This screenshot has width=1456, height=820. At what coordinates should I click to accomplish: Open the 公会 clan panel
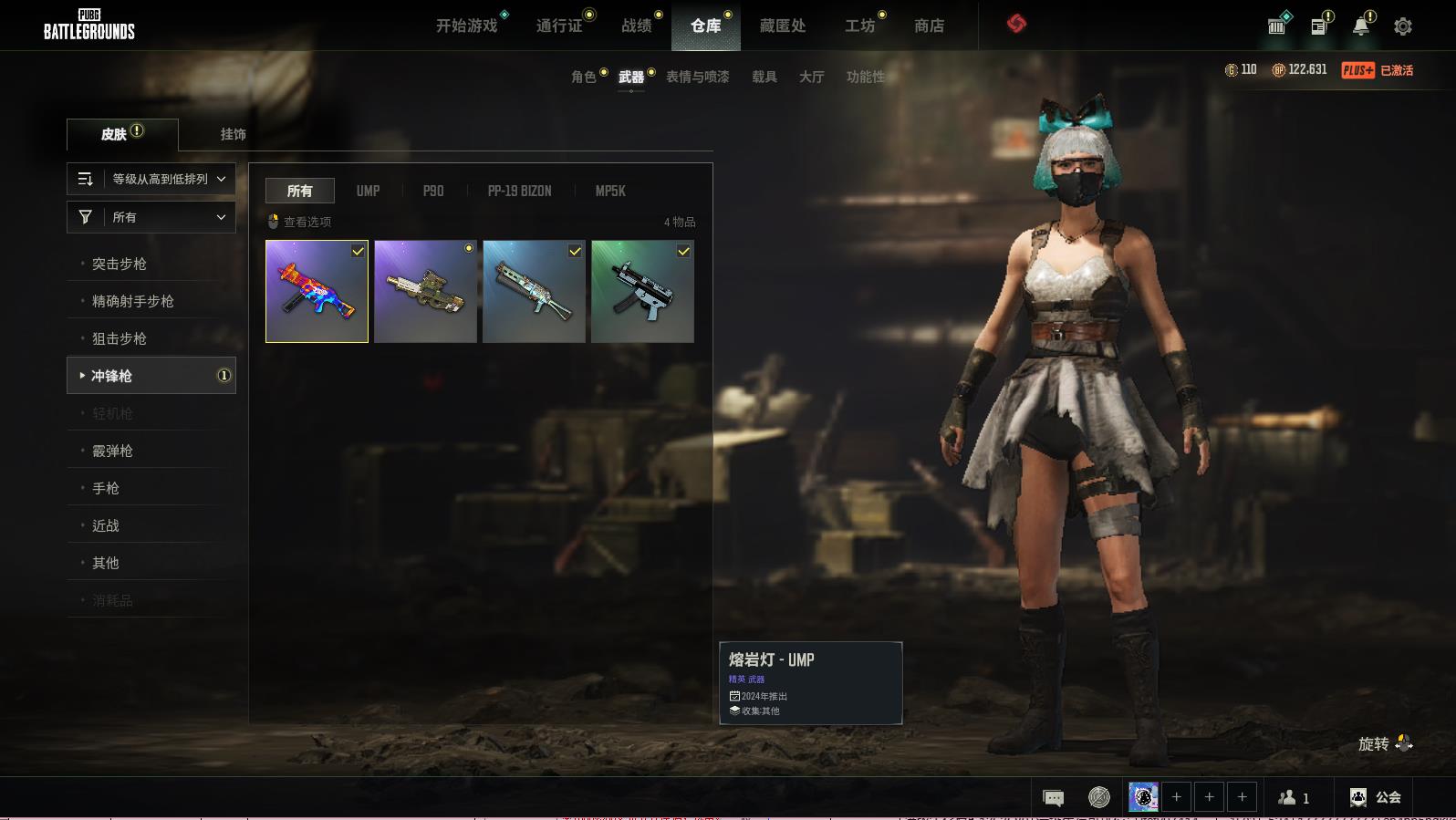[1376, 797]
